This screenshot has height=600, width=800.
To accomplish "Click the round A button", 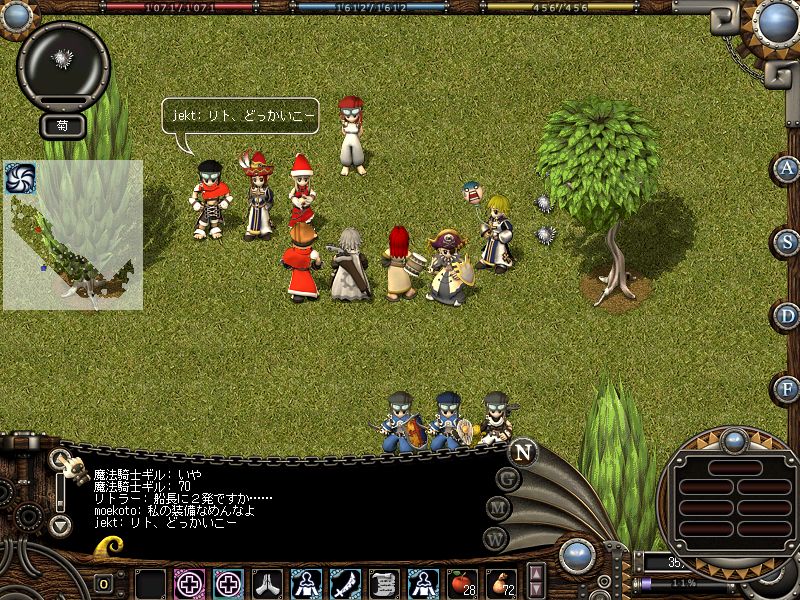I will pos(787,168).
